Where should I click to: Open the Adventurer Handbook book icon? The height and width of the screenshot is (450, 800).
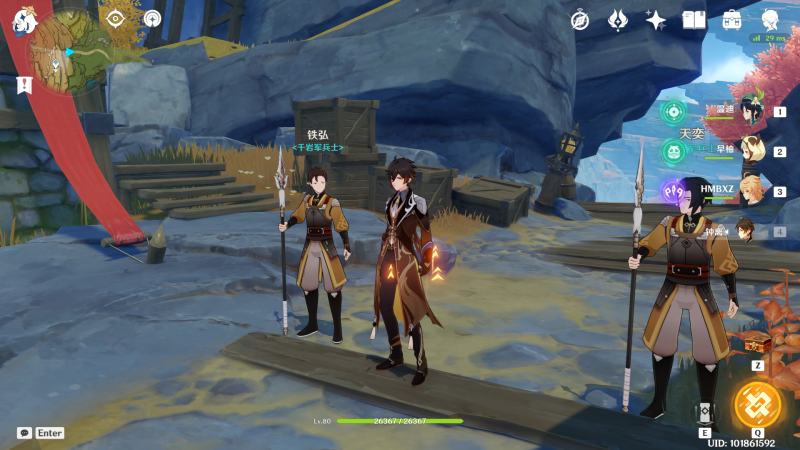(x=694, y=20)
